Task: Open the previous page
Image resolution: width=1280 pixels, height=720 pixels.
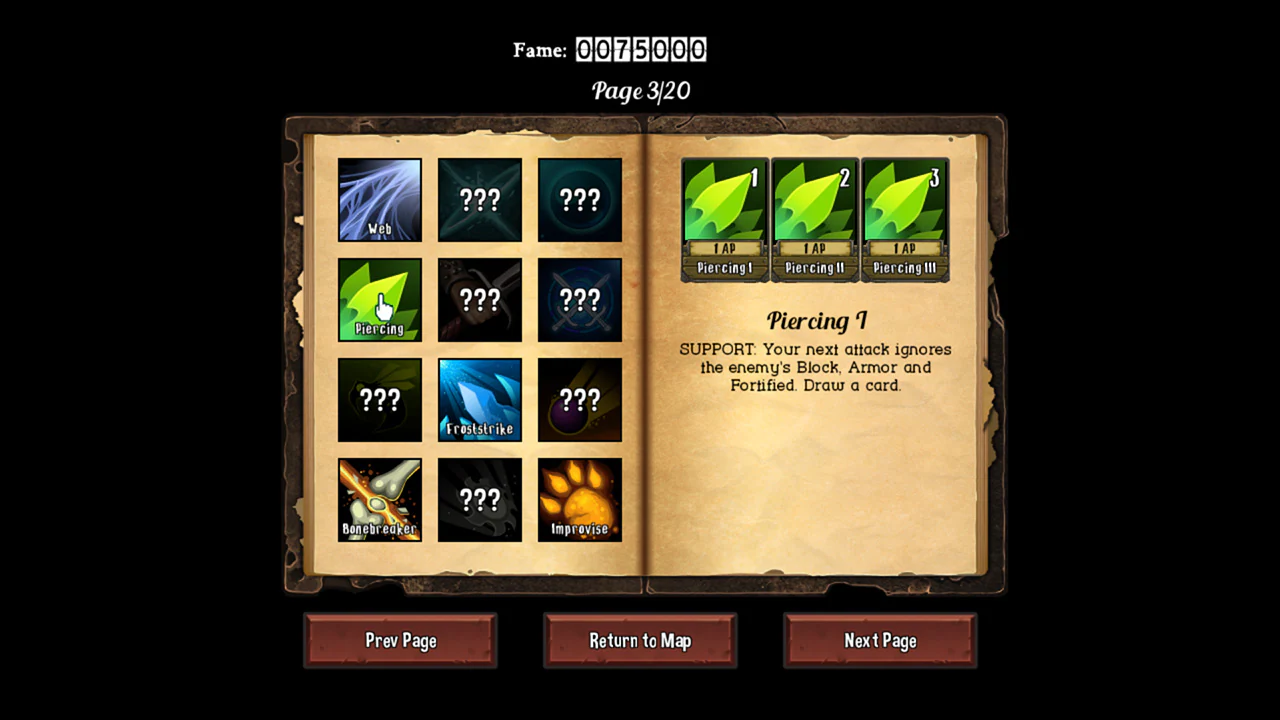Action: [400, 640]
